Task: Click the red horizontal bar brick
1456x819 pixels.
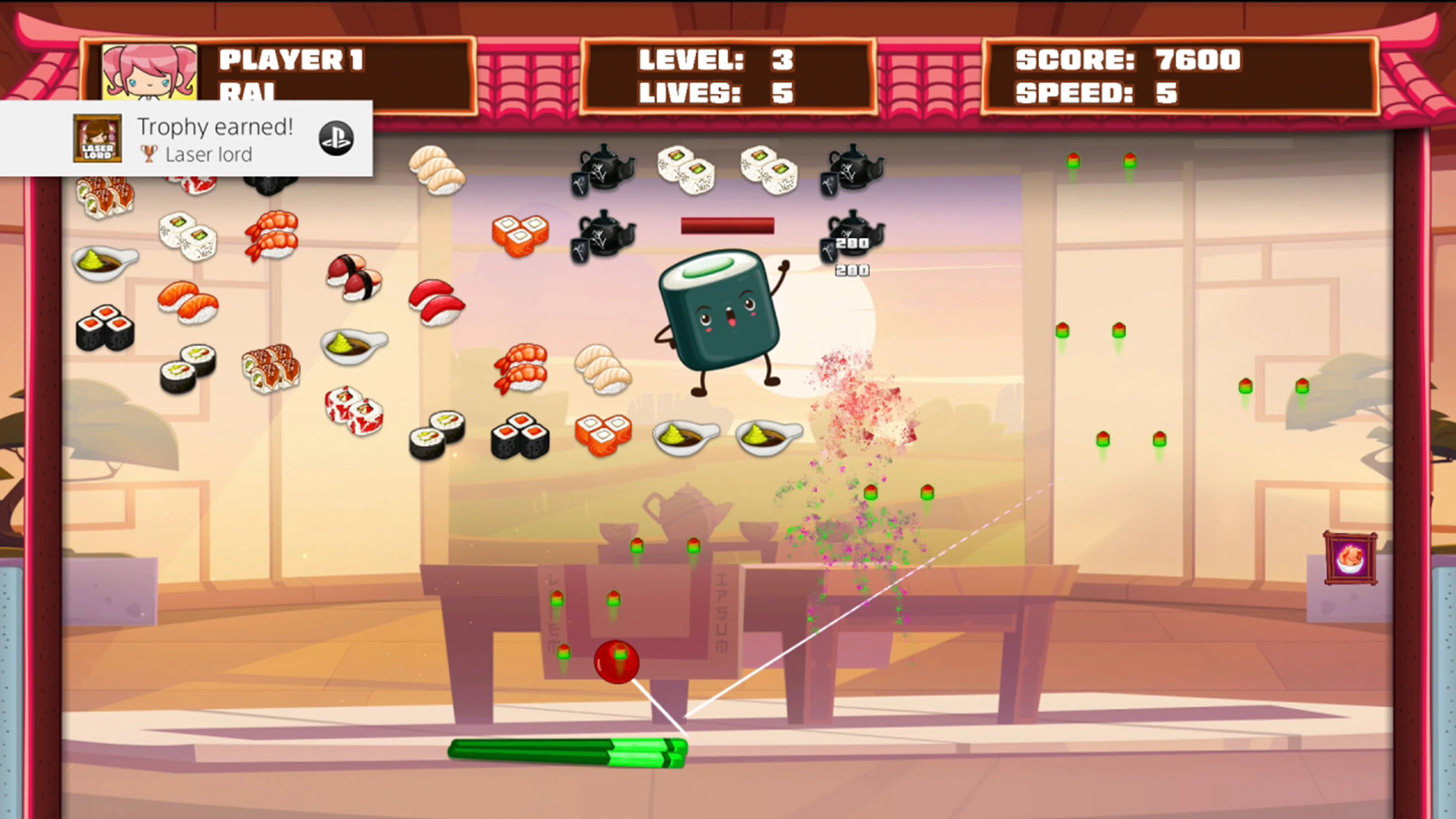Action: pyautogui.click(x=728, y=226)
